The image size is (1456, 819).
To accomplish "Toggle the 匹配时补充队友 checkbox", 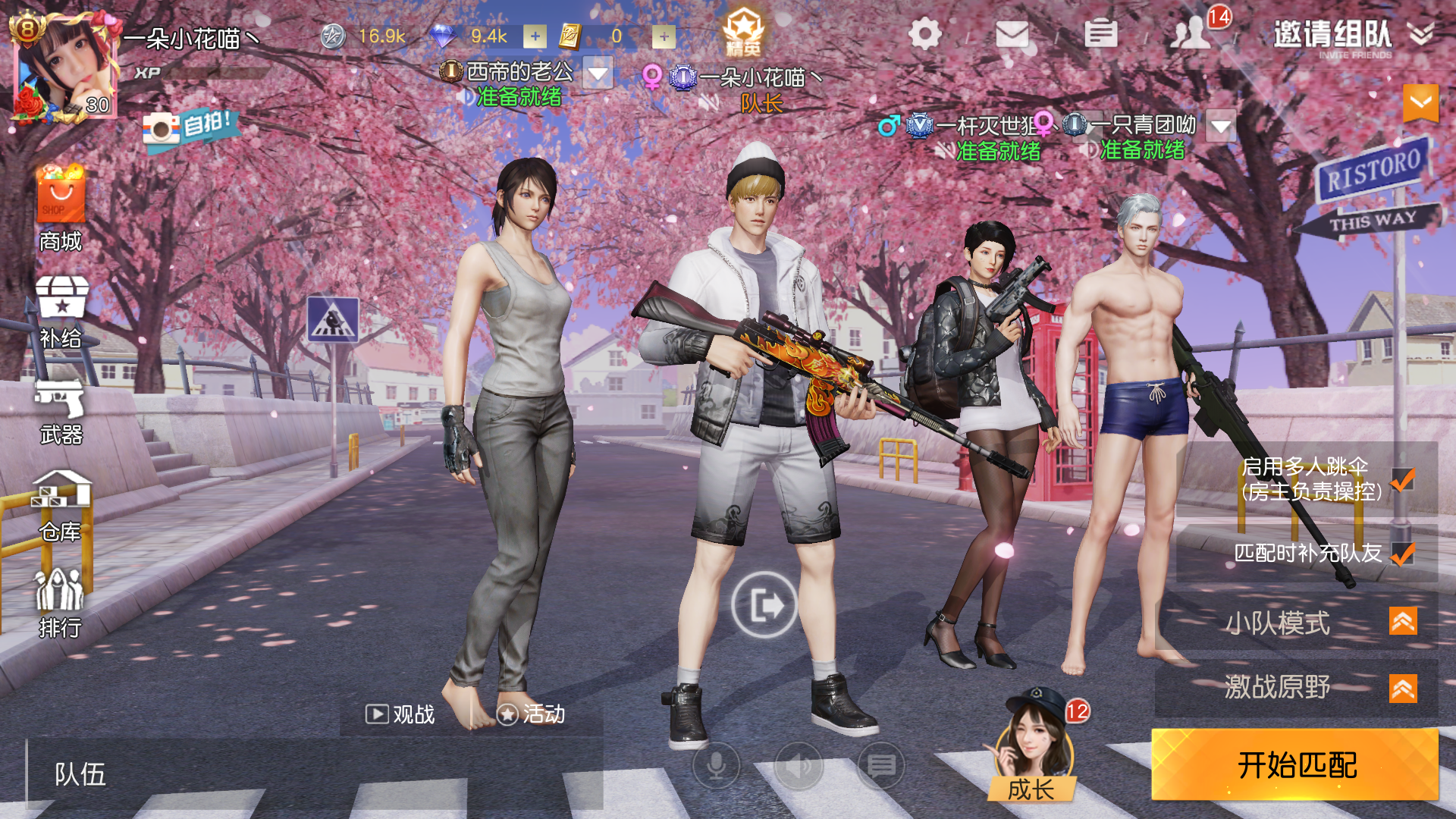I will click(x=1403, y=554).
